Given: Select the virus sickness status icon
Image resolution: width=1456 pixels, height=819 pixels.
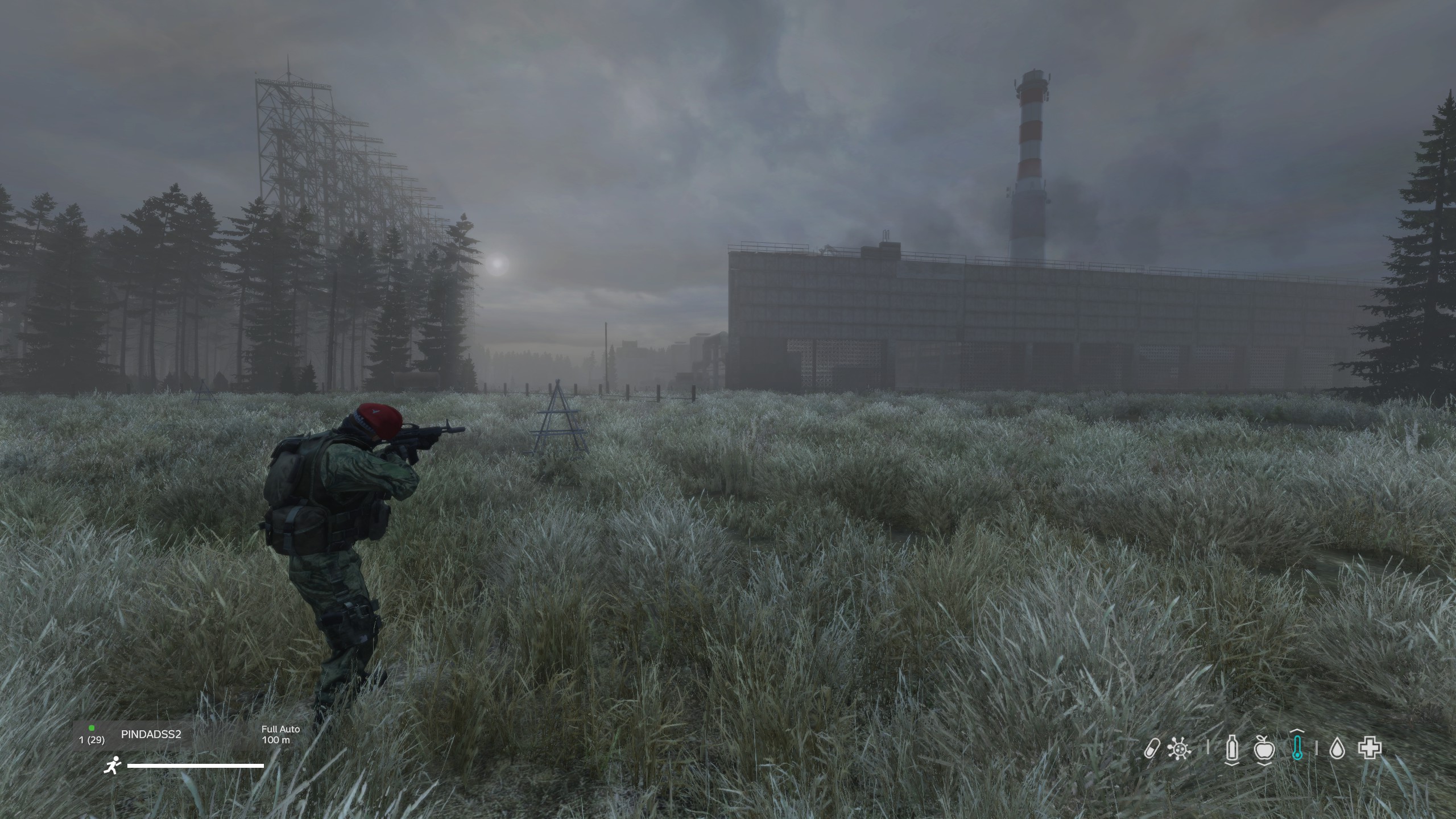Looking at the screenshot, I should pos(1179,748).
